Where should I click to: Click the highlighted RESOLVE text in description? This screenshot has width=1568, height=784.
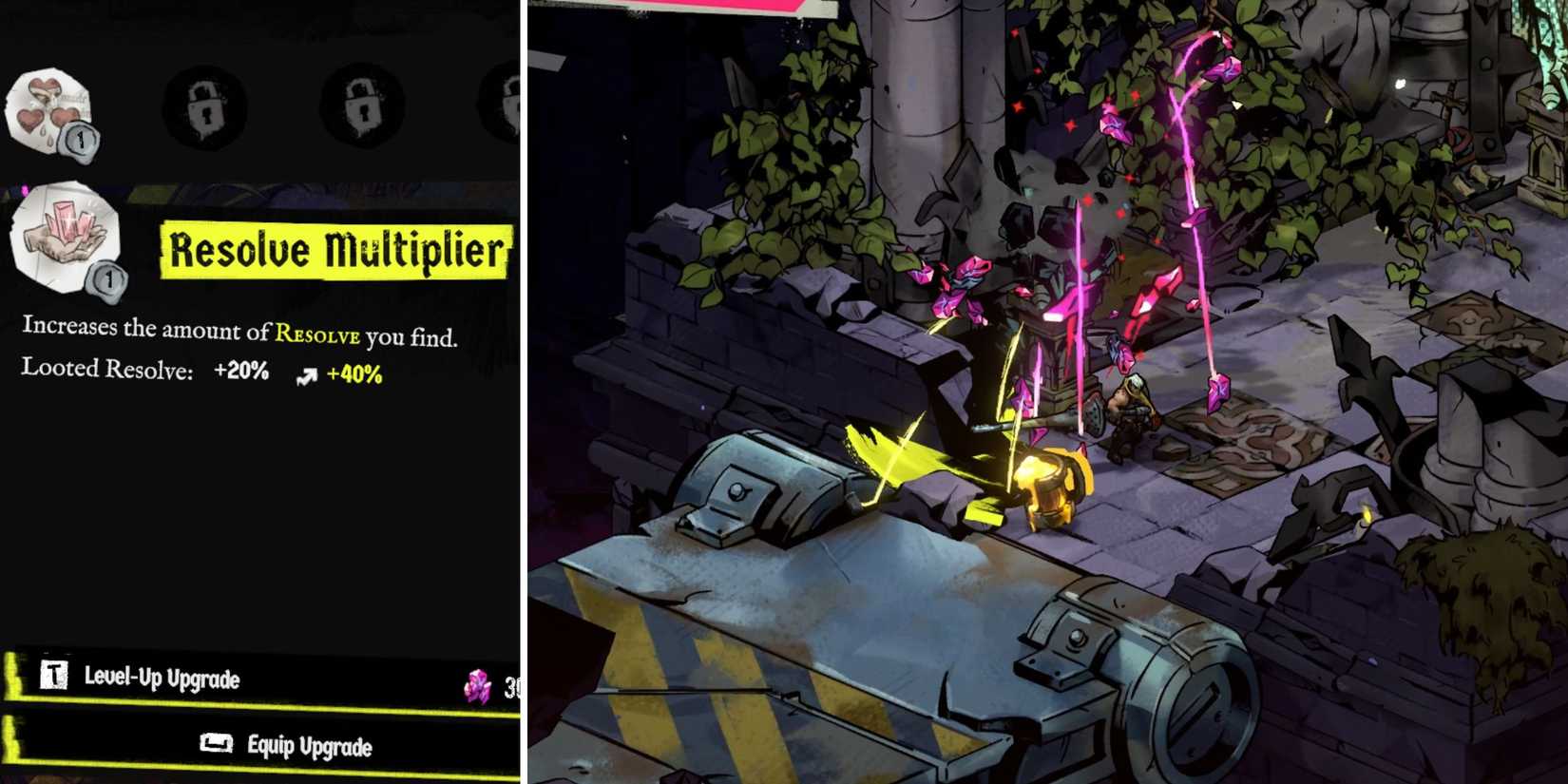click(x=316, y=334)
